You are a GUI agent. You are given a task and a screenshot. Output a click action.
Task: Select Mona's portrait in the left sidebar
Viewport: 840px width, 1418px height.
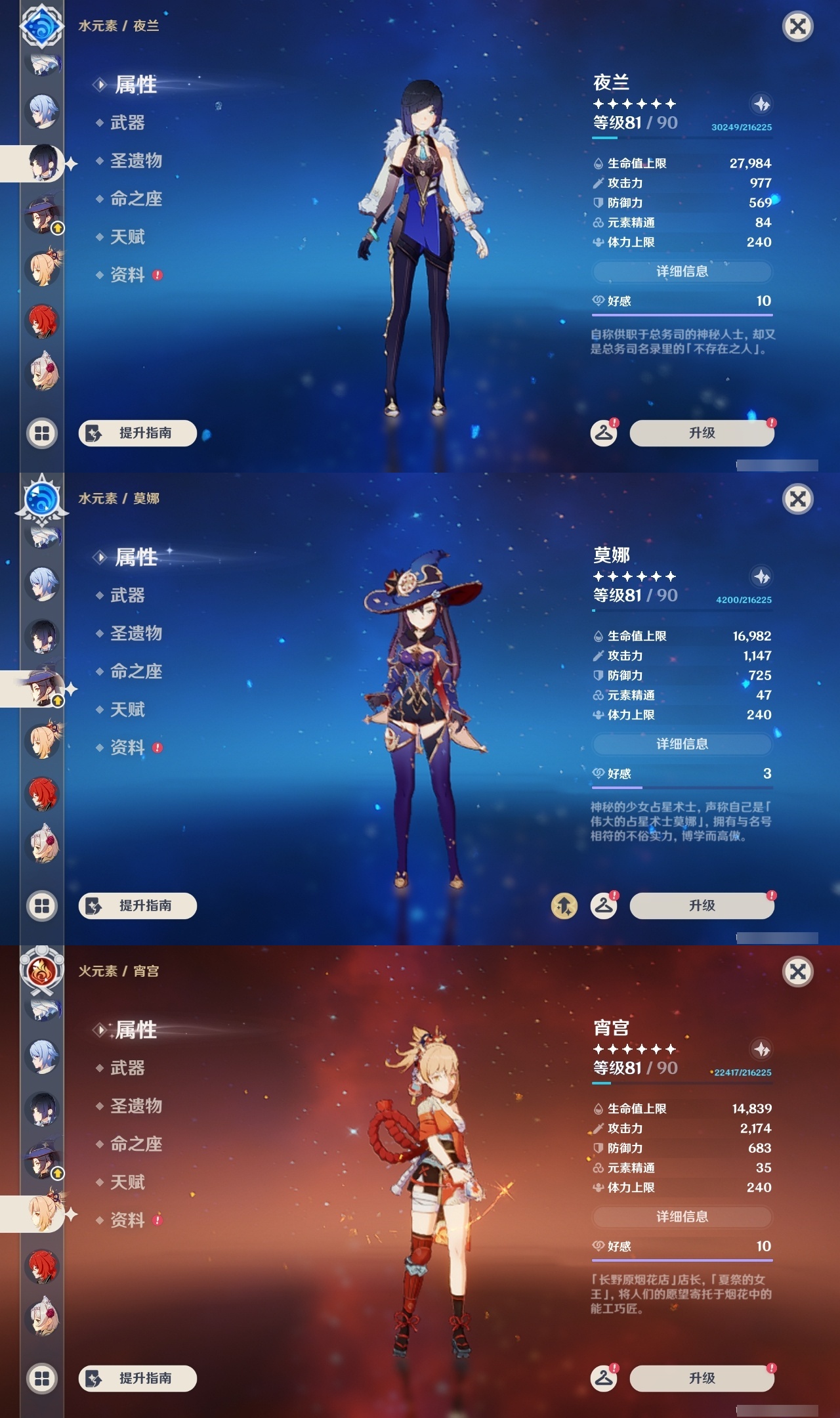click(41, 685)
